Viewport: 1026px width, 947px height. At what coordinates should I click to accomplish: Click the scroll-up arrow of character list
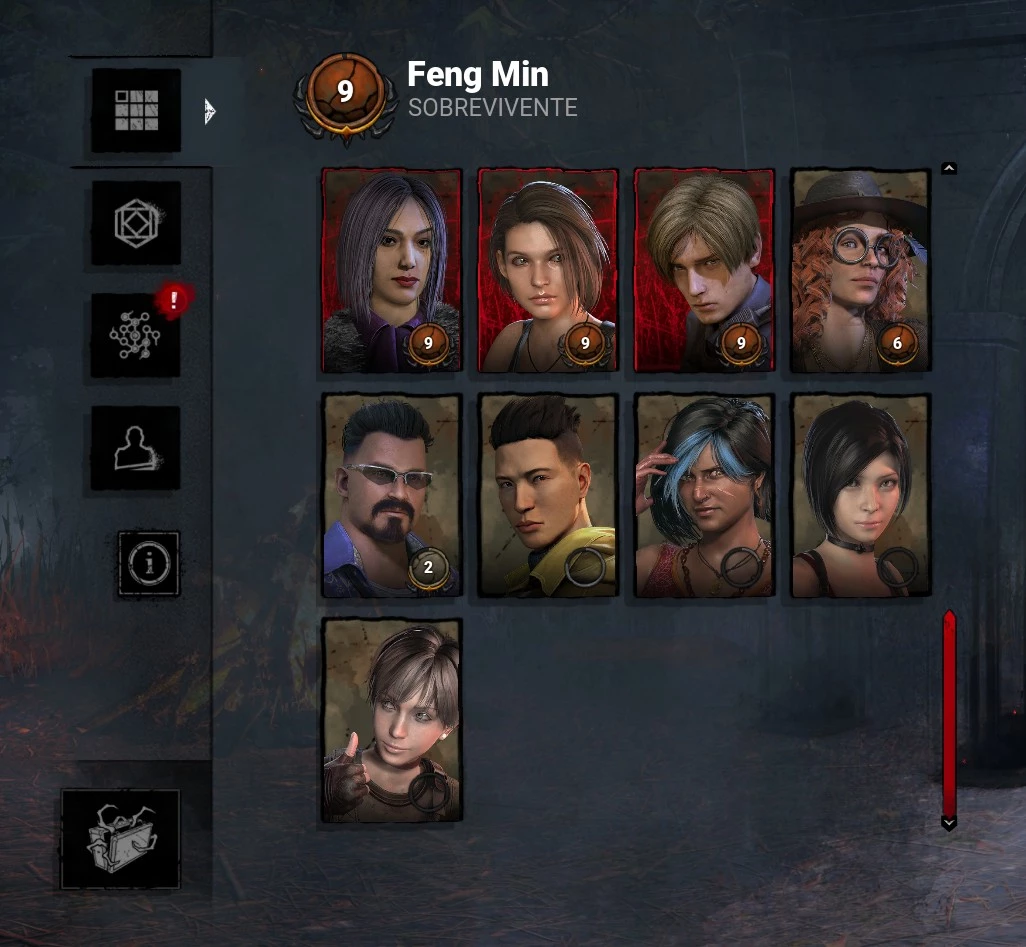coord(949,168)
